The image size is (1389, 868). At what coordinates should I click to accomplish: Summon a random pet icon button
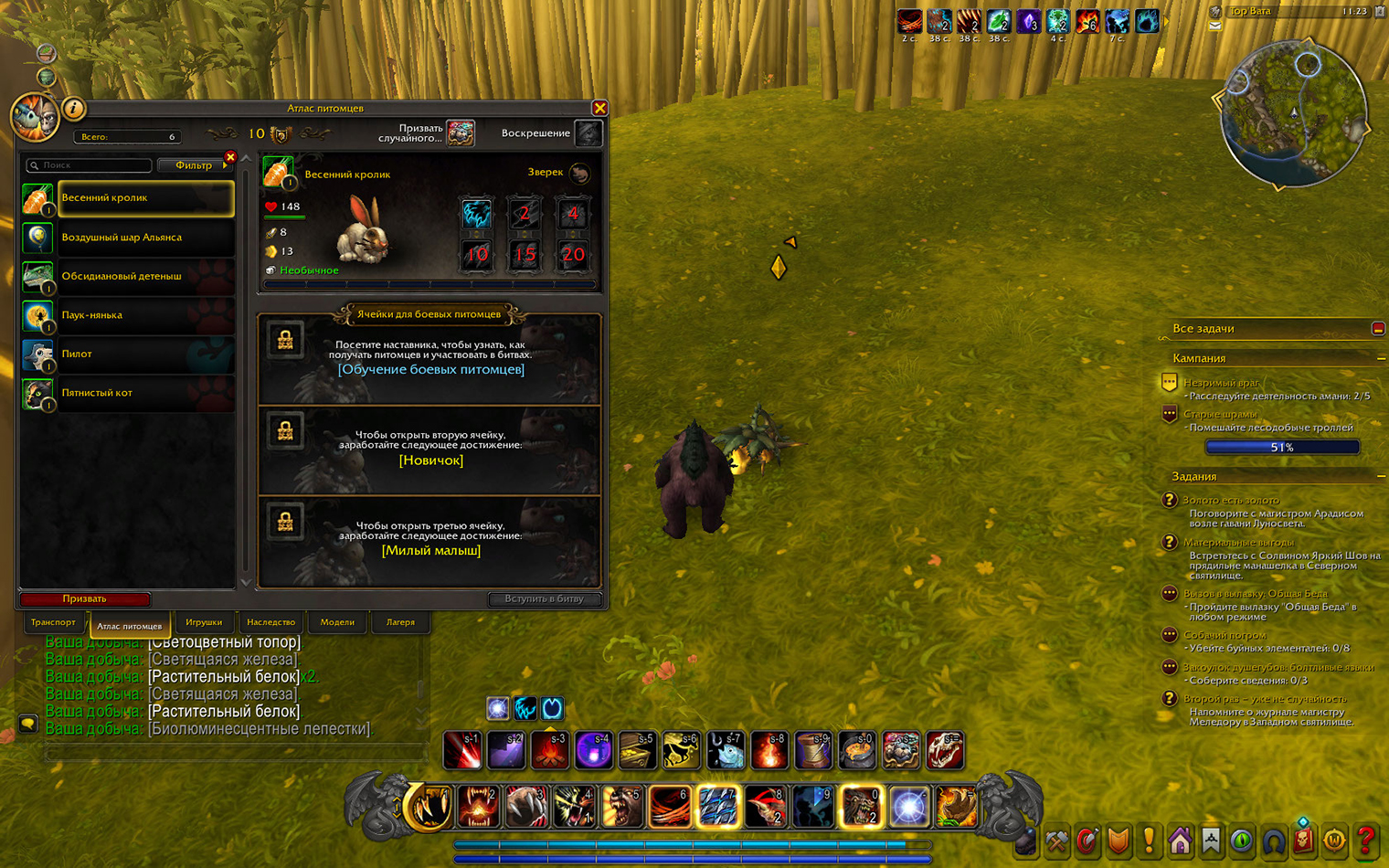point(461,133)
